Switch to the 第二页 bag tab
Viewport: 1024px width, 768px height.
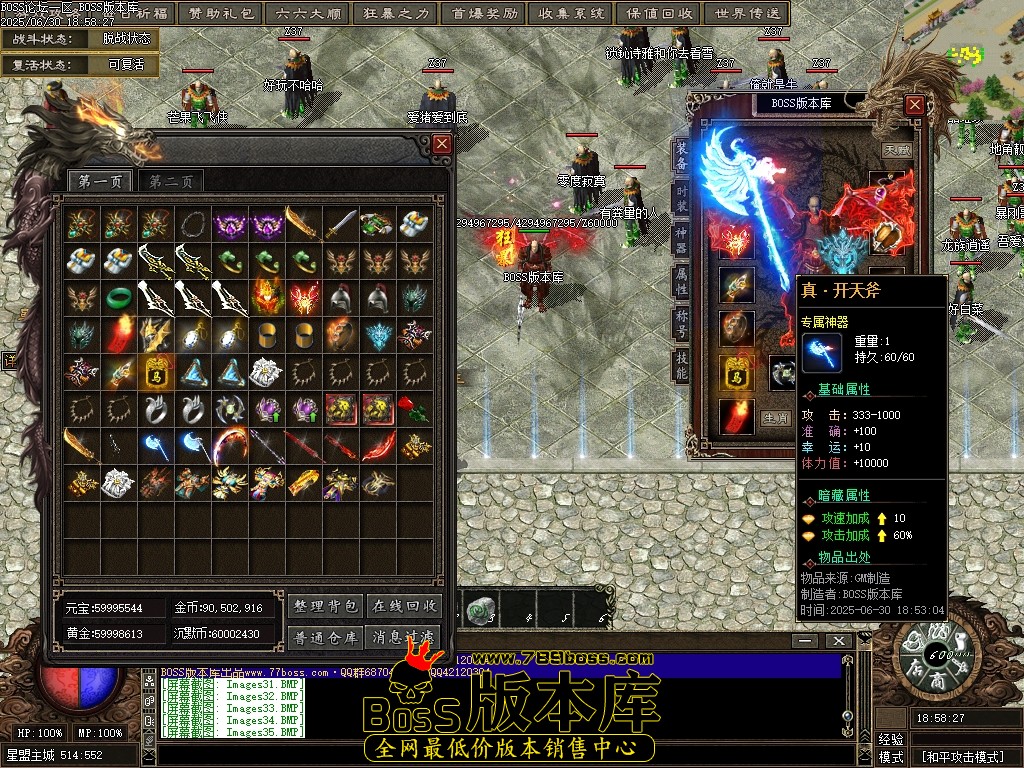click(171, 181)
